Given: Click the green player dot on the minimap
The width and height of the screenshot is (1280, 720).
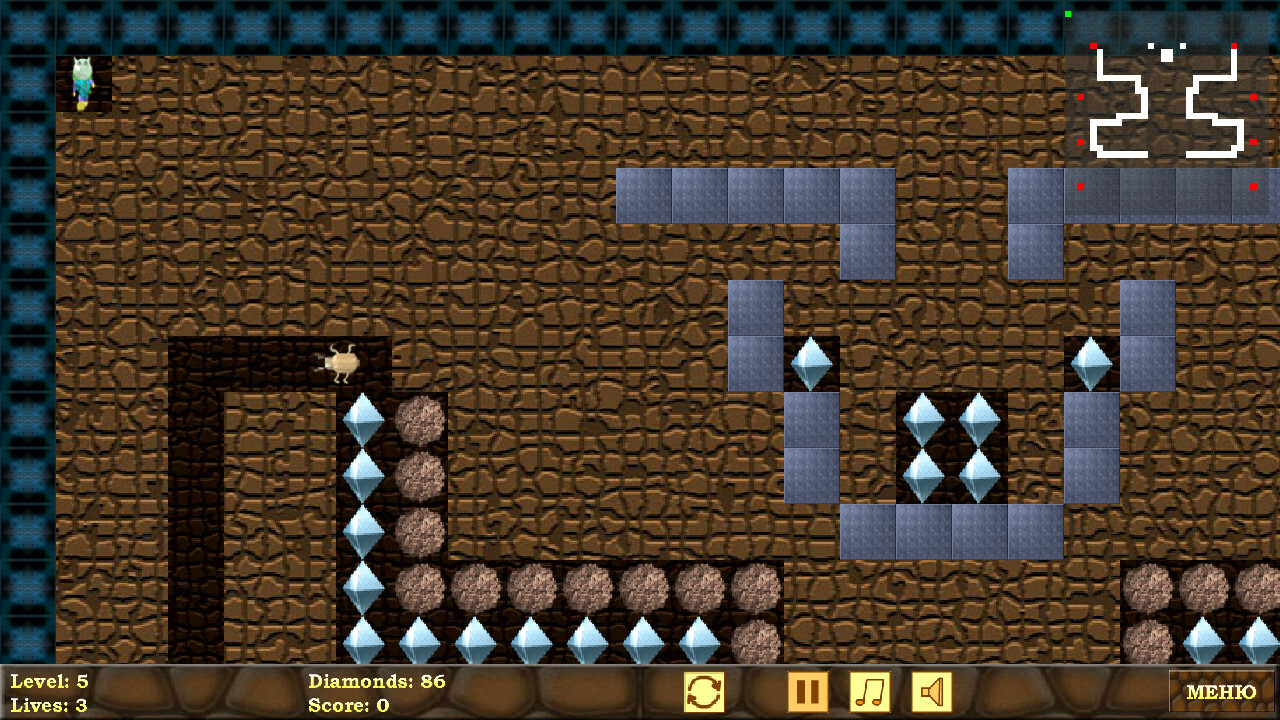Looking at the screenshot, I should 1069,14.
